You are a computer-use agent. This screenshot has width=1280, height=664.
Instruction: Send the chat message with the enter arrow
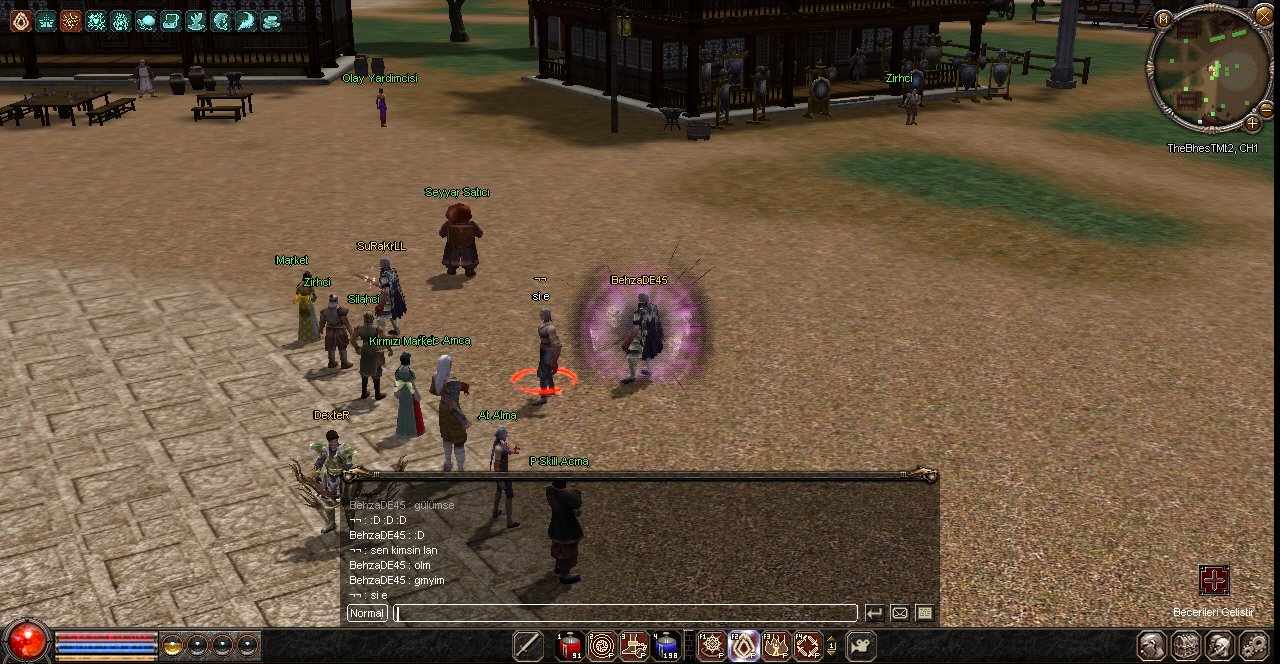[x=874, y=613]
